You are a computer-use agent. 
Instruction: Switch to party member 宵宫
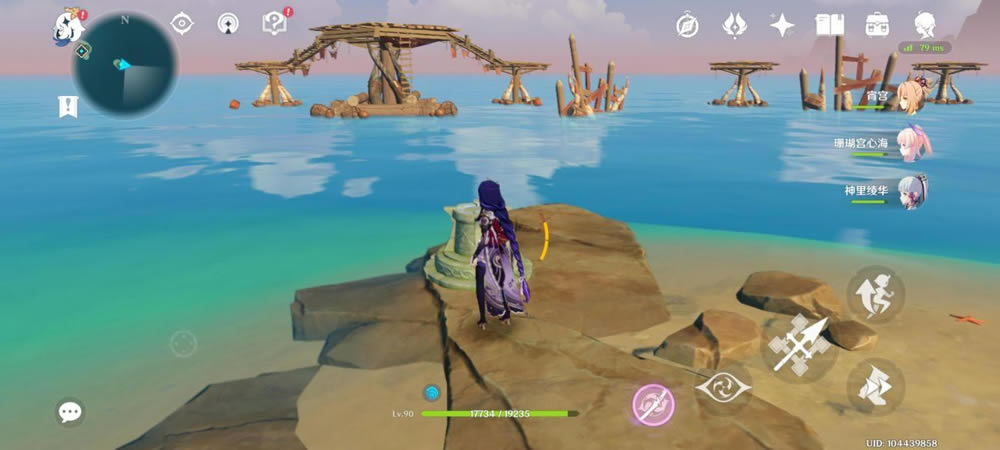pyautogui.click(x=910, y=94)
